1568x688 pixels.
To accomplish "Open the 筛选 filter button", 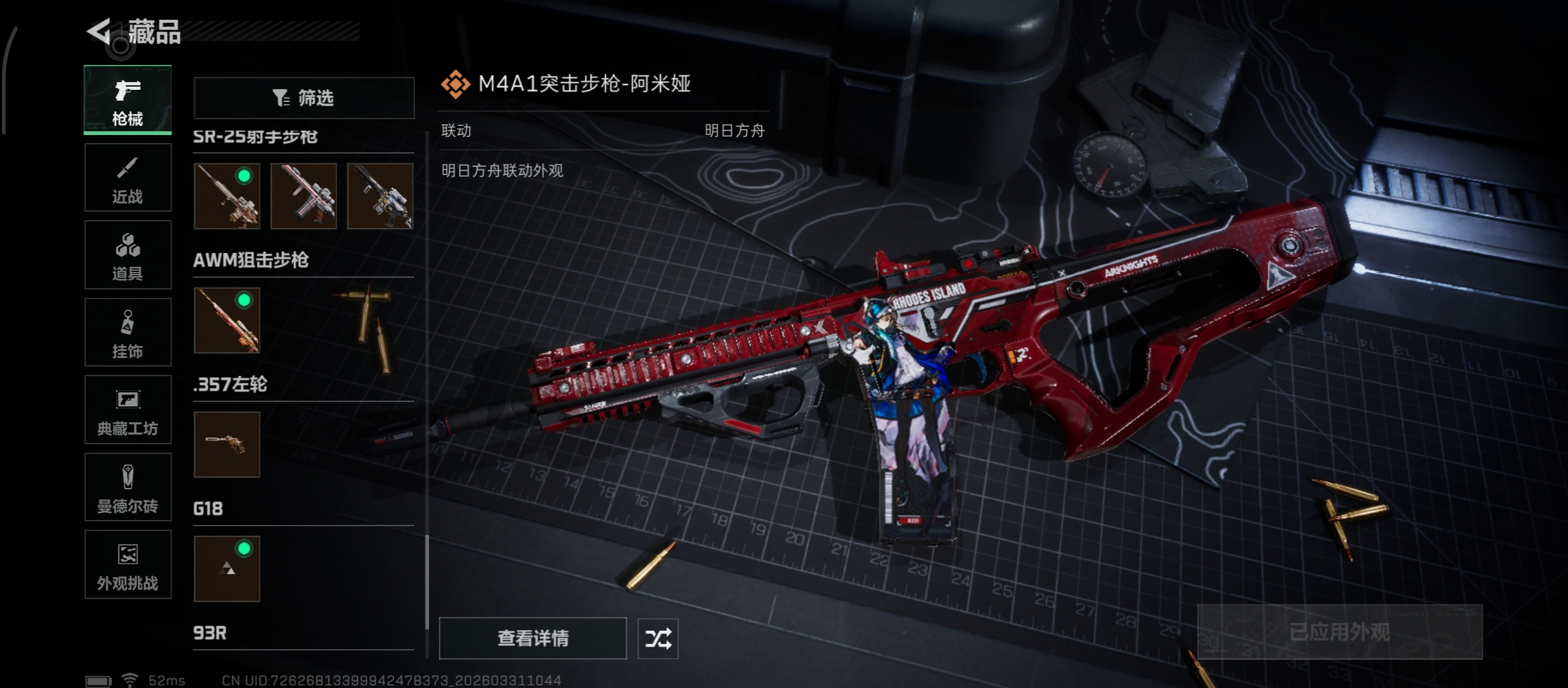I will [x=304, y=97].
